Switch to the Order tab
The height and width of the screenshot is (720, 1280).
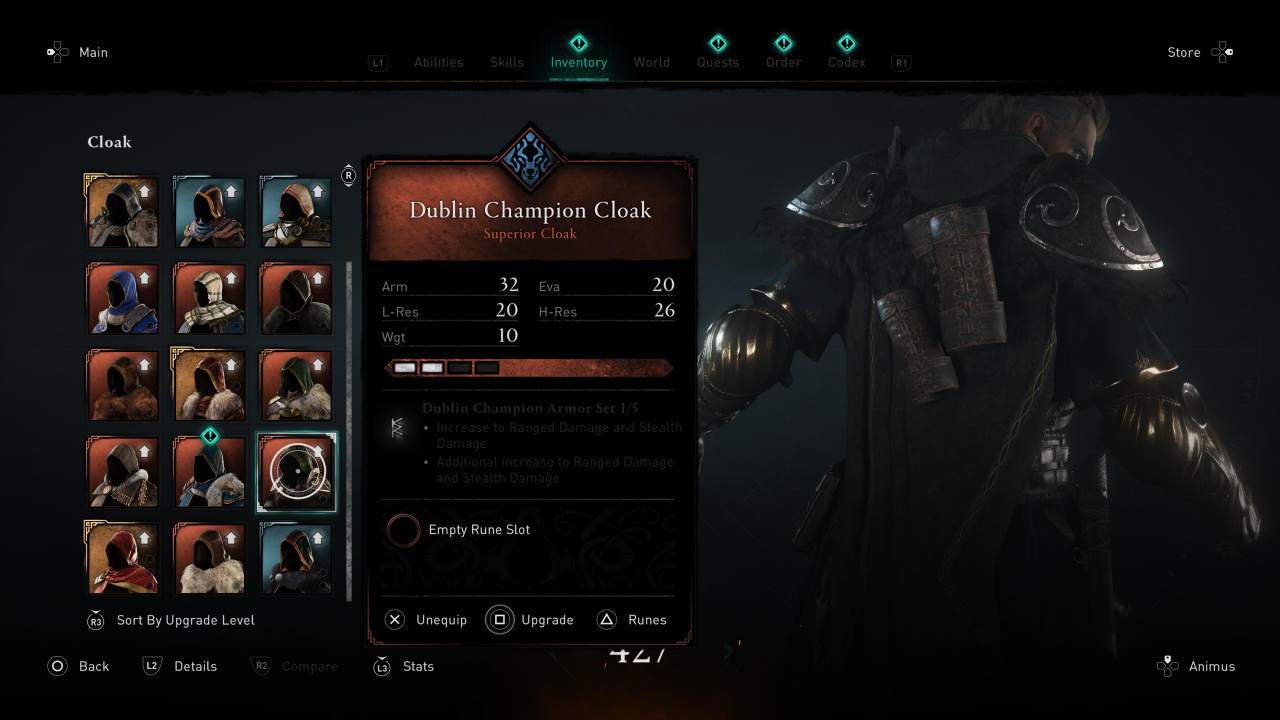point(783,62)
